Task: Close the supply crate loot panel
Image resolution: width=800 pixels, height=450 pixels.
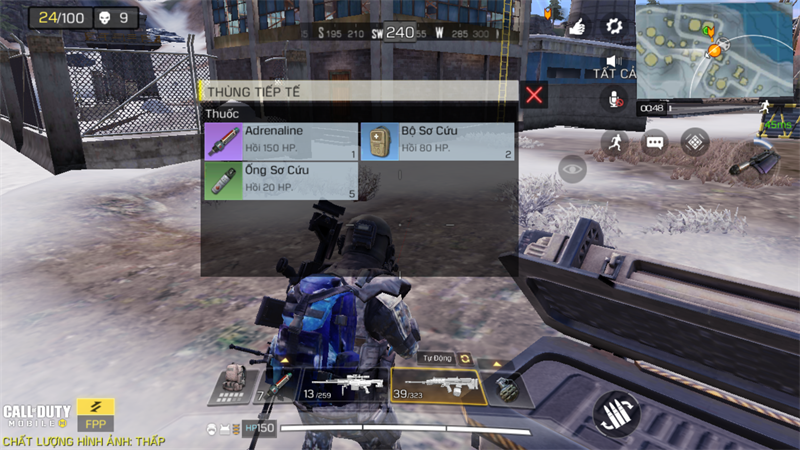Action: (535, 95)
